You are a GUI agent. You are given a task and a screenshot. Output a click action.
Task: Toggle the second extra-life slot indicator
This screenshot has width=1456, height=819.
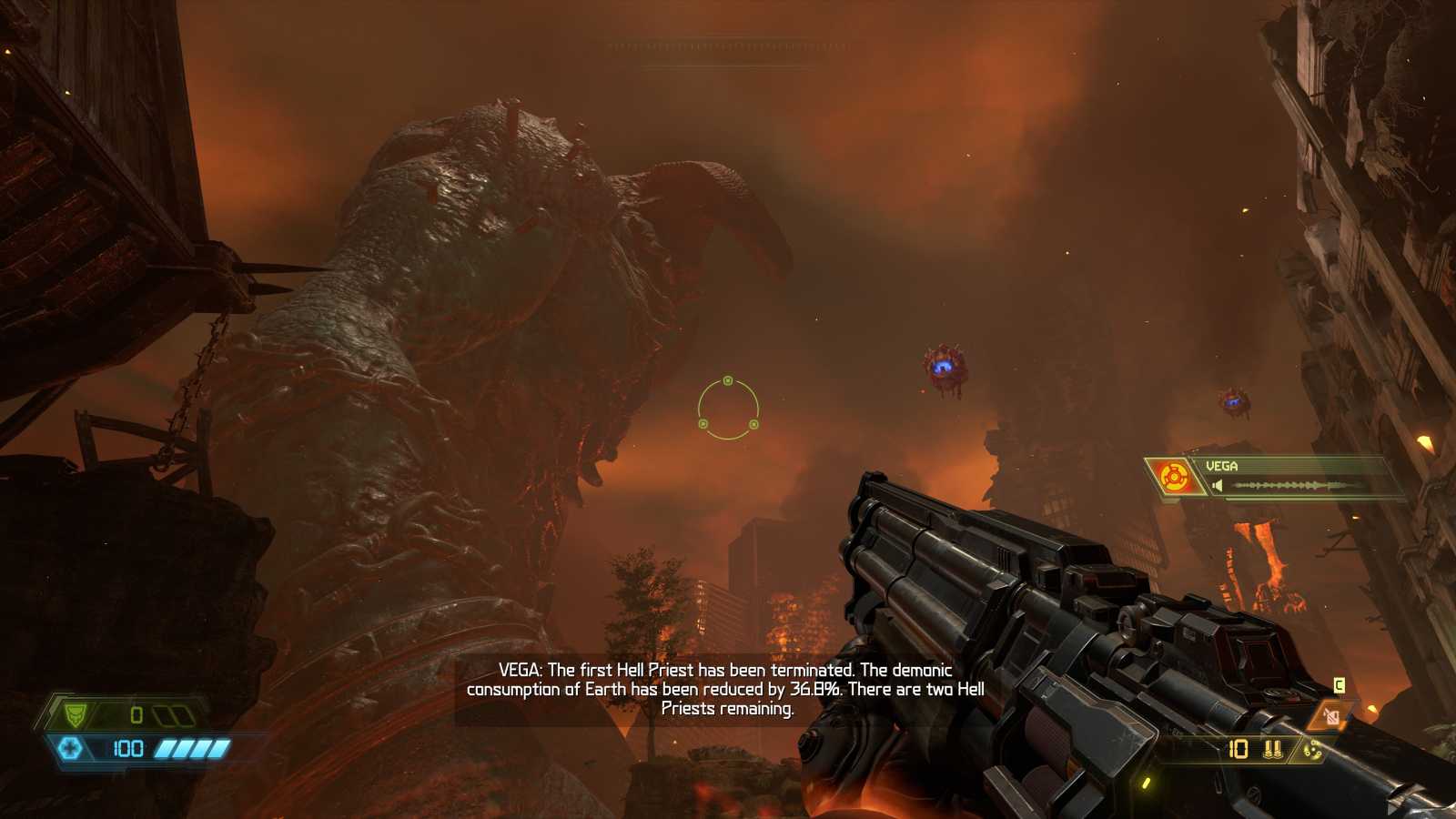180,714
